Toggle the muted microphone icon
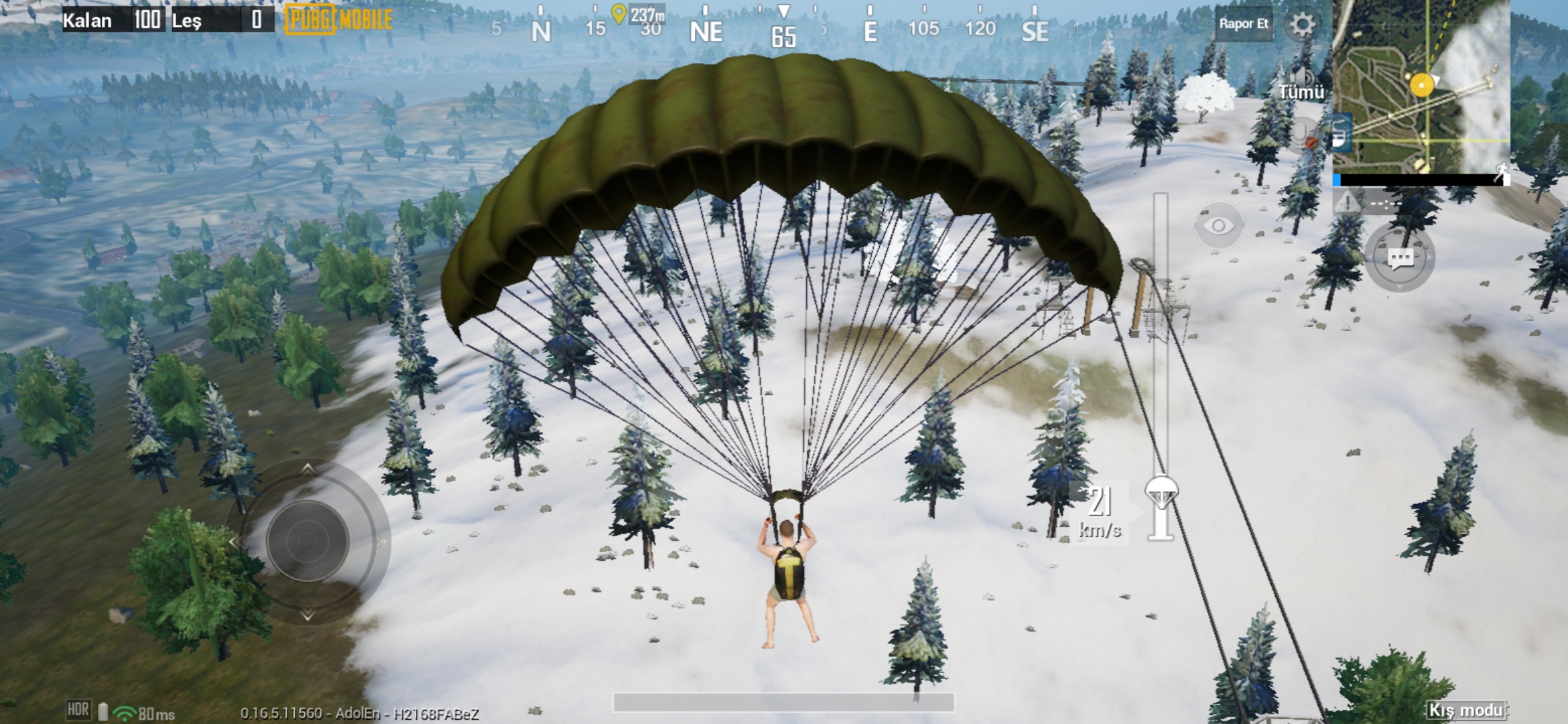The height and width of the screenshot is (724, 1568). 1303,134
